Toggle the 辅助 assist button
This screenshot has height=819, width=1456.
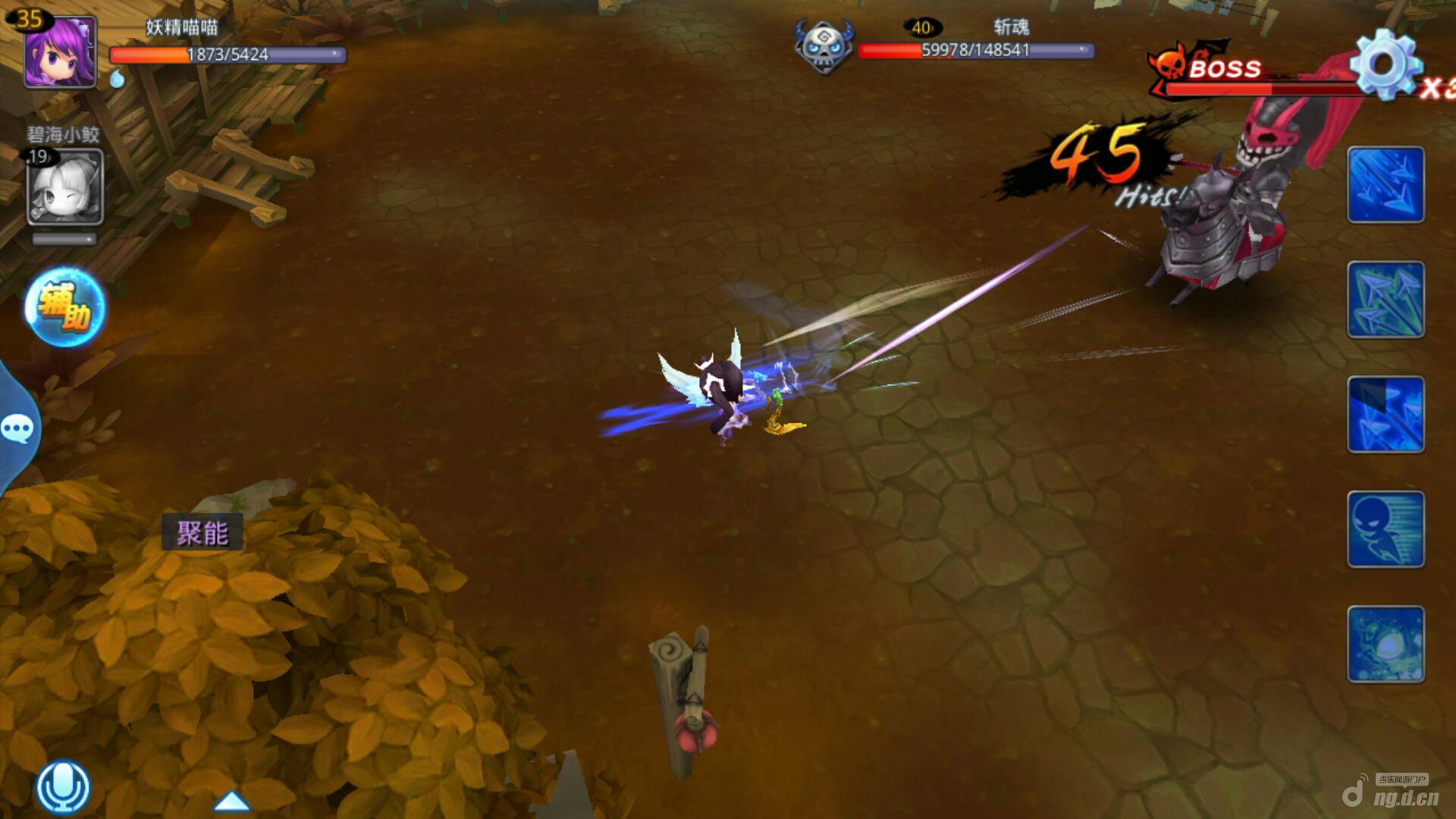click(64, 307)
